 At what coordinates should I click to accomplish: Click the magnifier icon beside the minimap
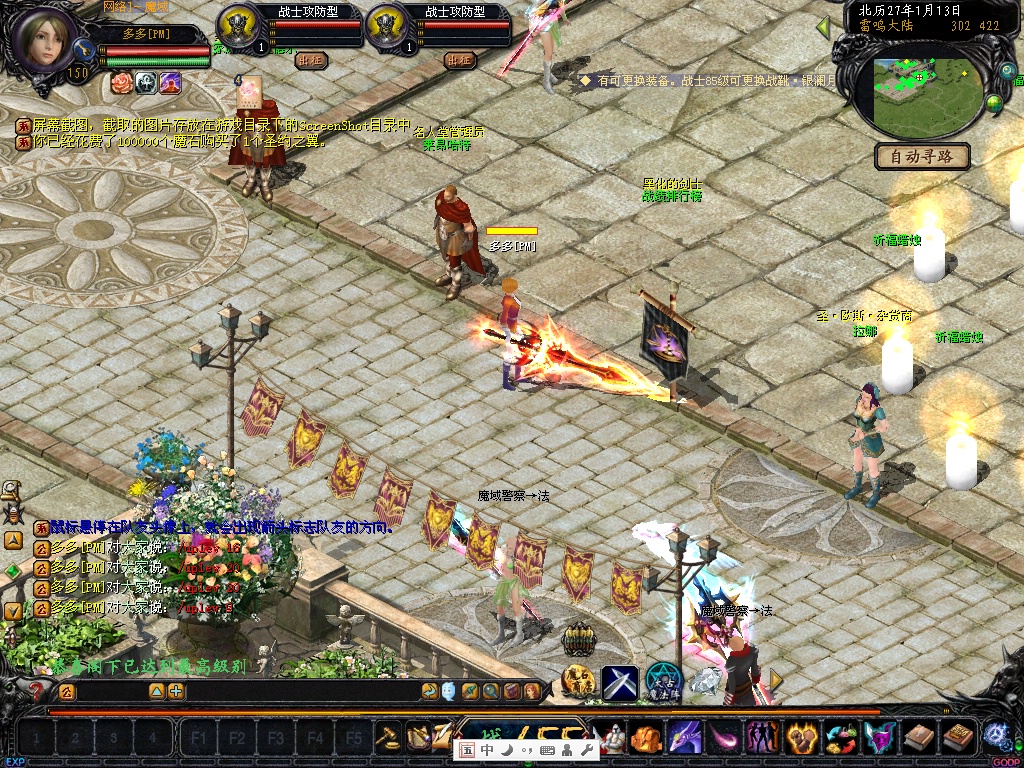tap(1006, 72)
